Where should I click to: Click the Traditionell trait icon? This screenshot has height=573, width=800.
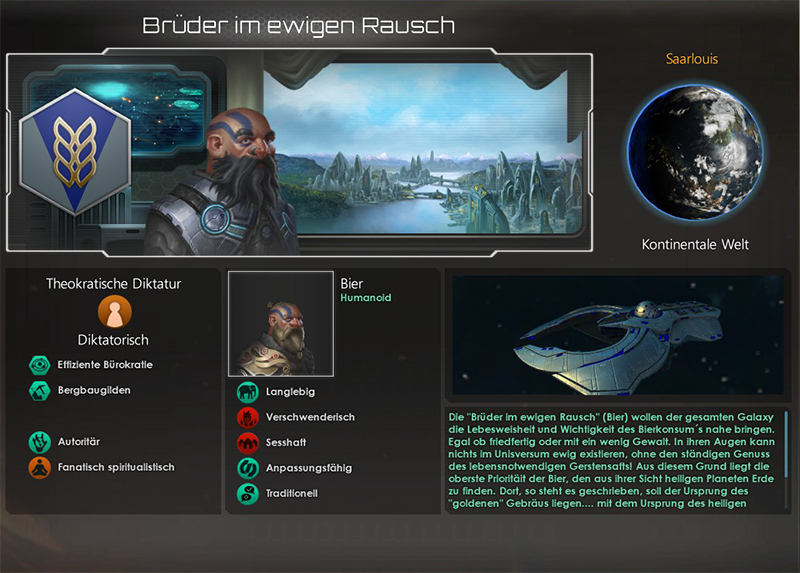[247, 493]
